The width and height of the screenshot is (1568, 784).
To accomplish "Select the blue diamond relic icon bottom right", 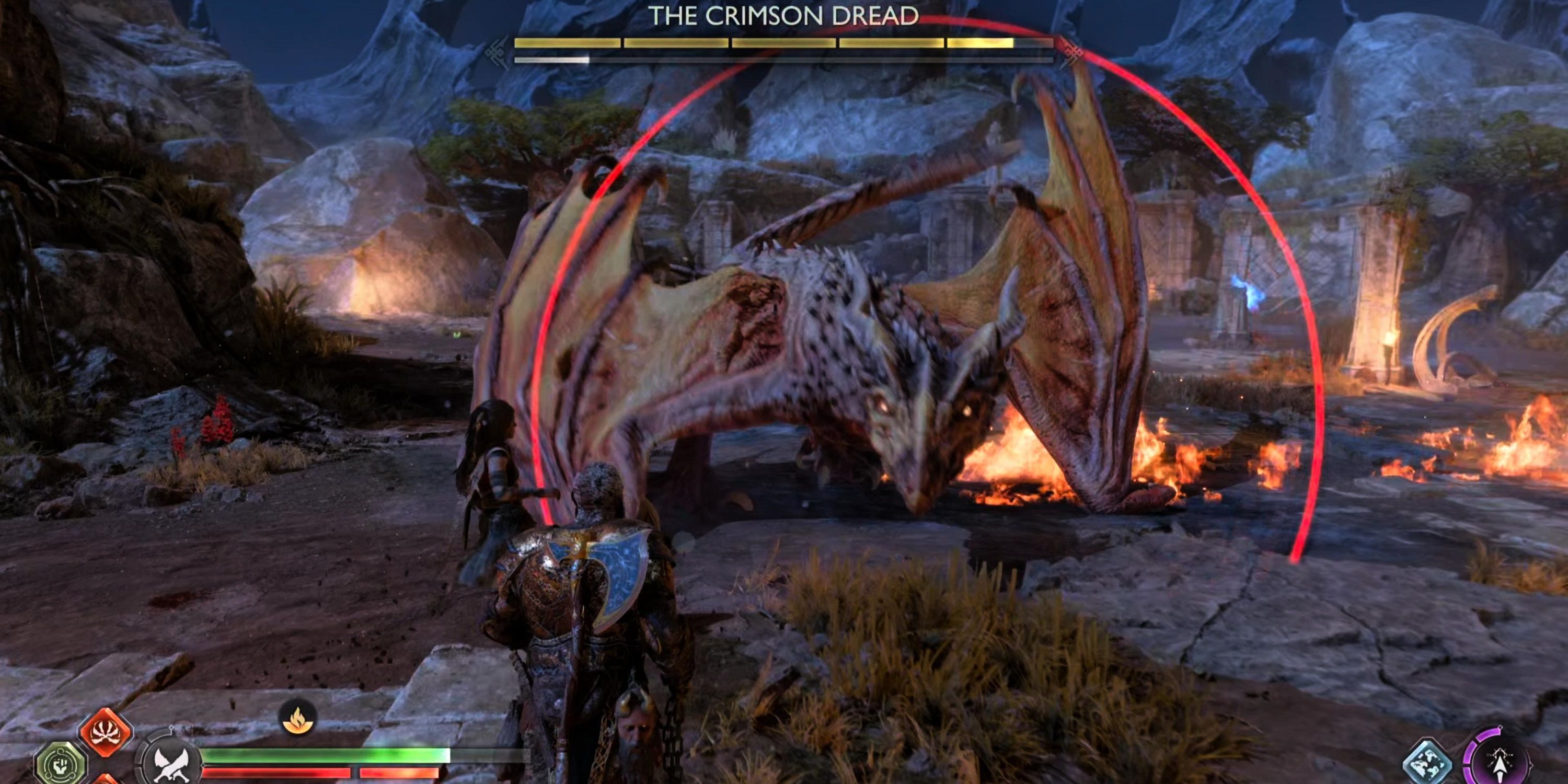I will tap(1427, 762).
